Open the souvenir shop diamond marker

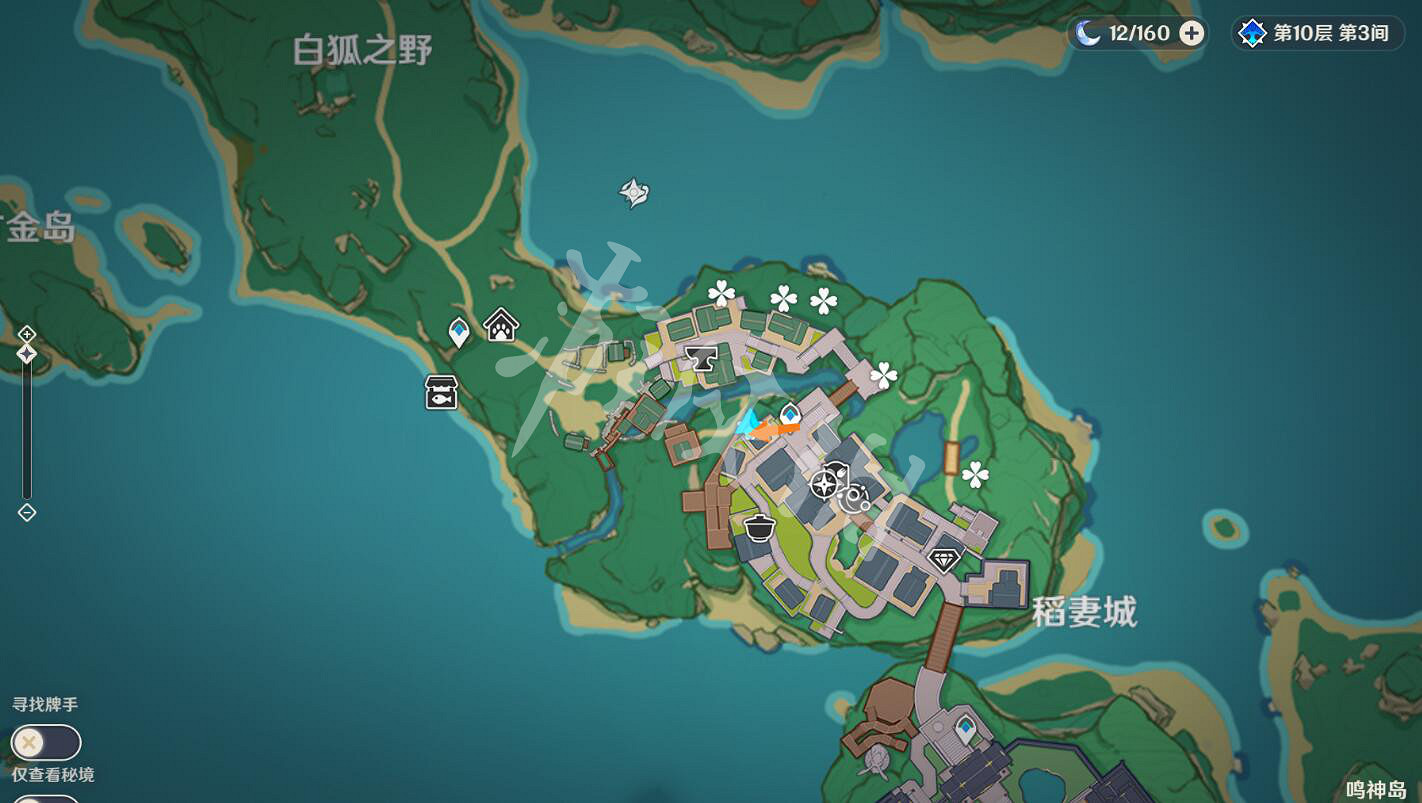(944, 560)
